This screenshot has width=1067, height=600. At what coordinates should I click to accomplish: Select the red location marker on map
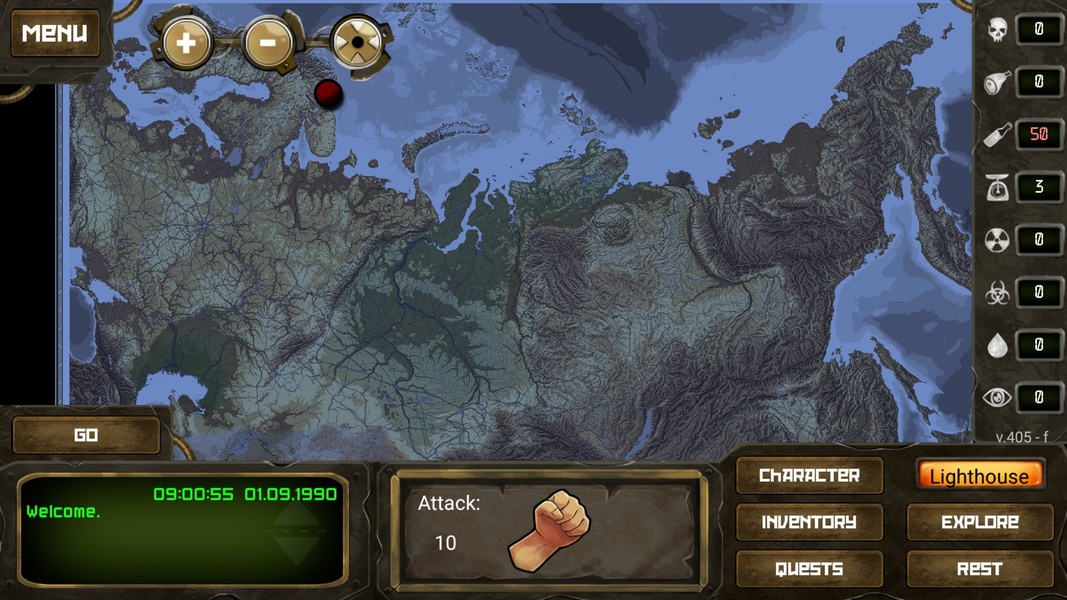(x=328, y=93)
